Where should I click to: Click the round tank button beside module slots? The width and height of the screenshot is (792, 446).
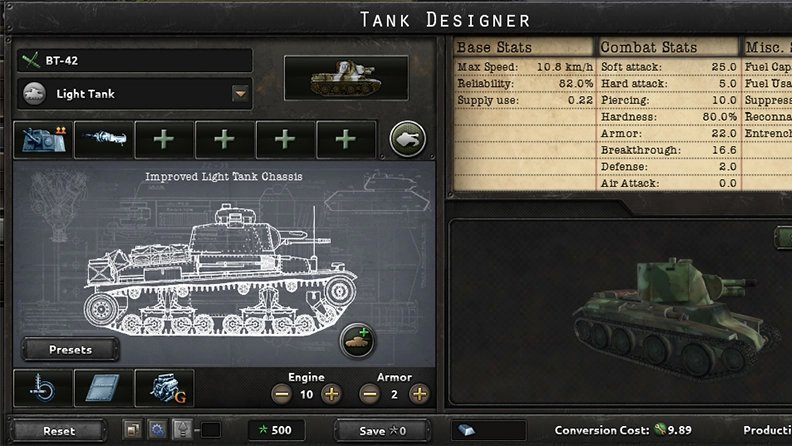point(408,140)
